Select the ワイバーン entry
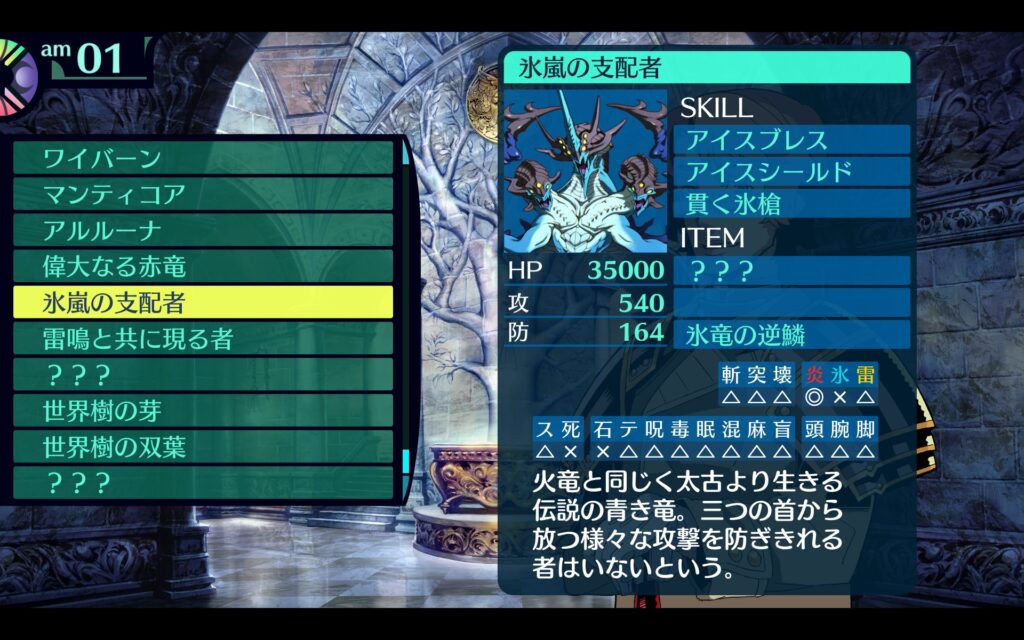 coord(203,158)
